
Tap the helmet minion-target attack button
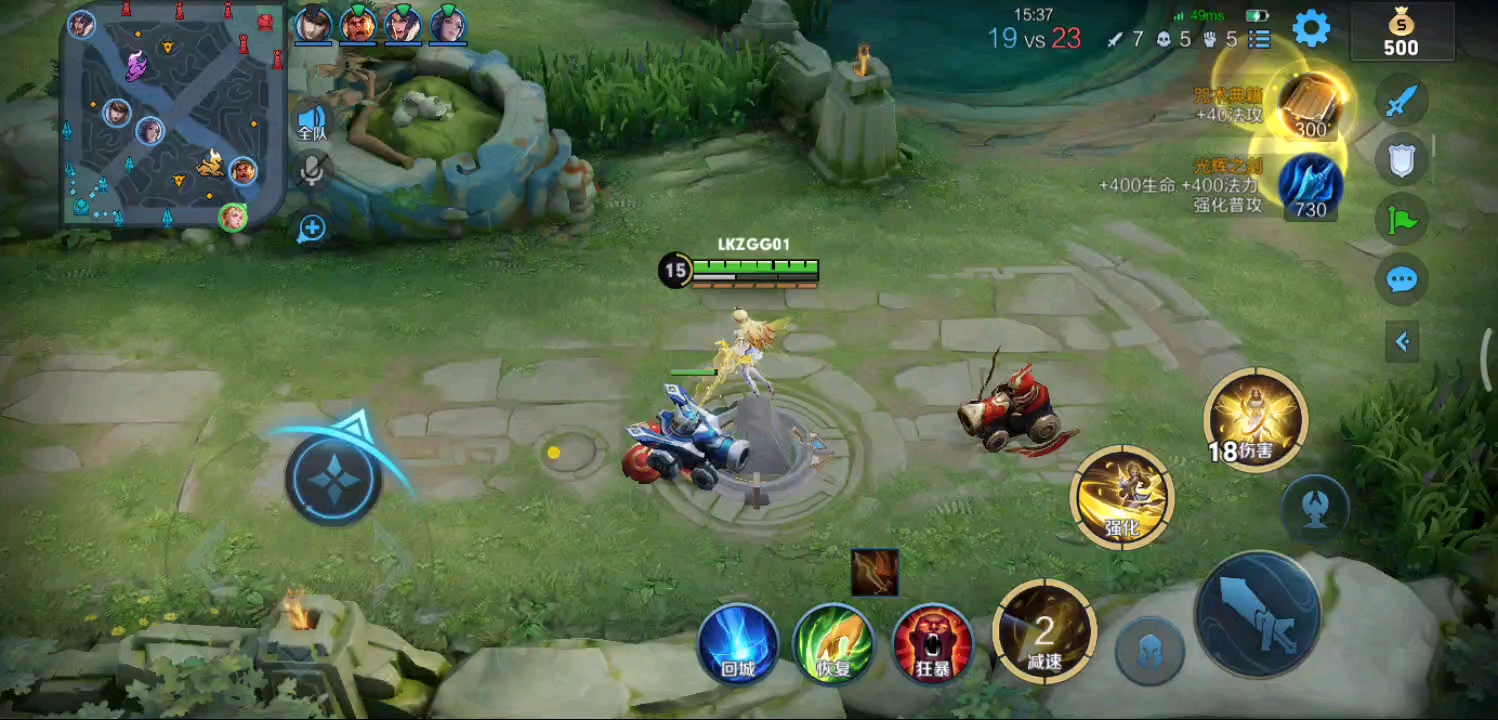click(1150, 650)
